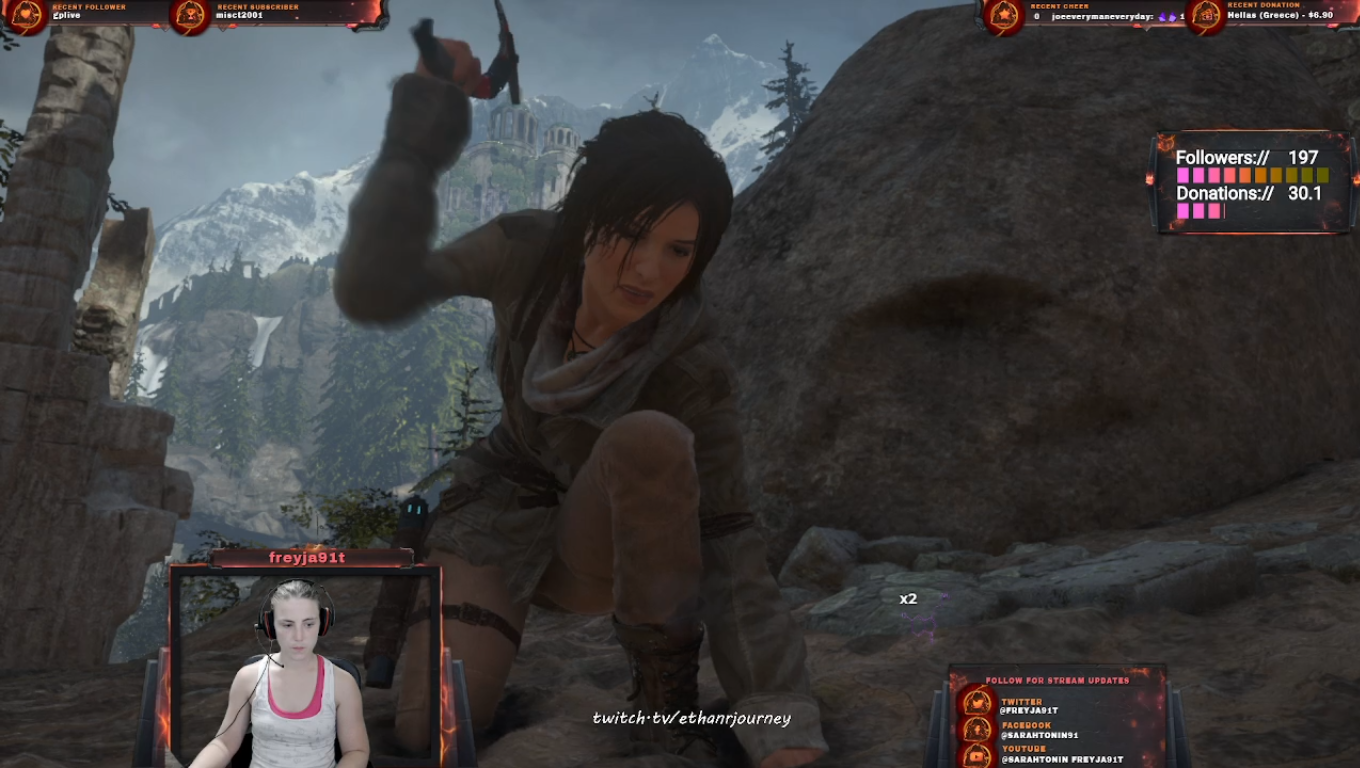Click the Twitter @FREYJA91T entry in stream updates
The image size is (1360, 768).
tap(1028, 706)
